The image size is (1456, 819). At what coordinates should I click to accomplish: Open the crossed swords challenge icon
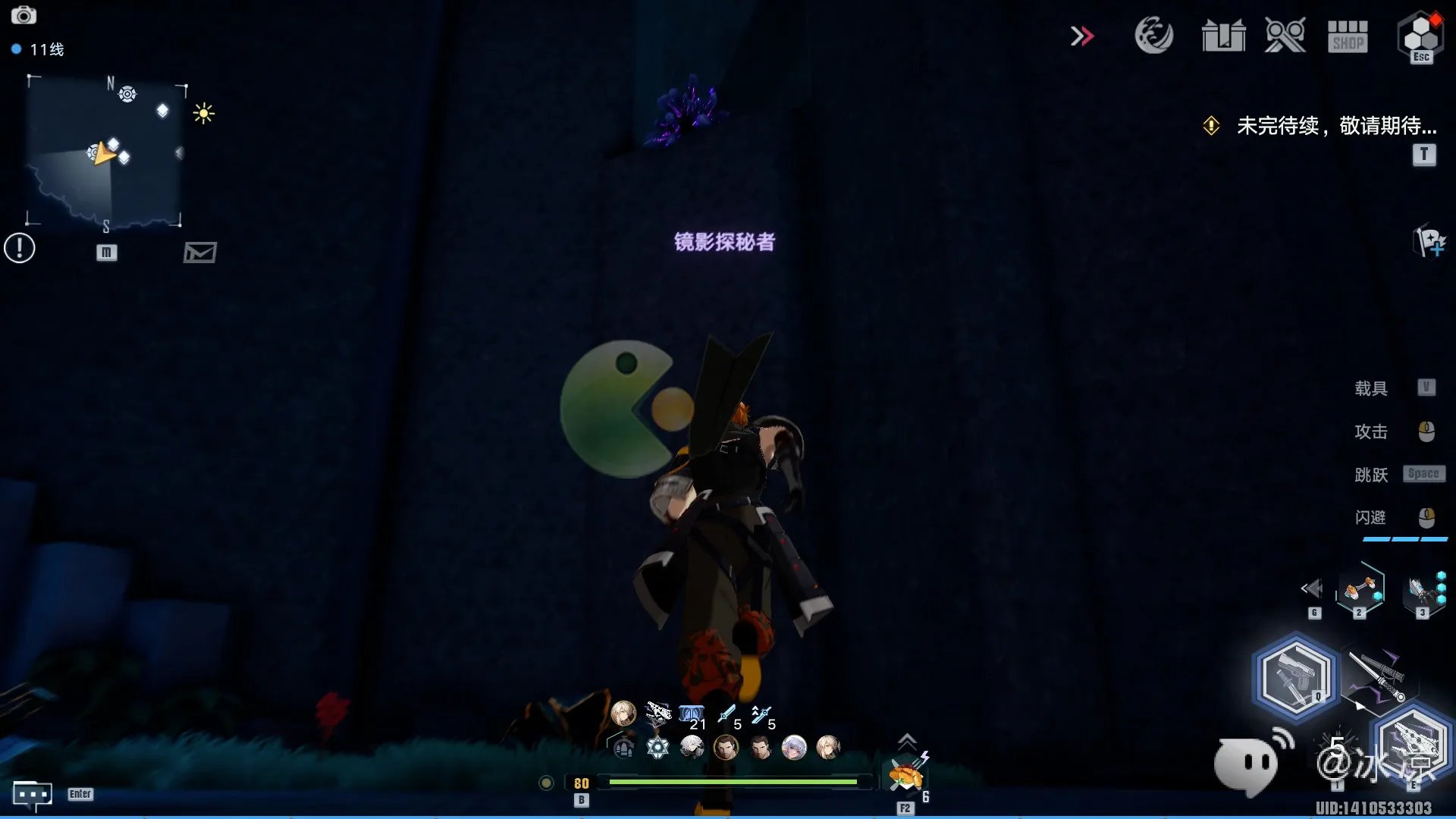[x=1285, y=36]
